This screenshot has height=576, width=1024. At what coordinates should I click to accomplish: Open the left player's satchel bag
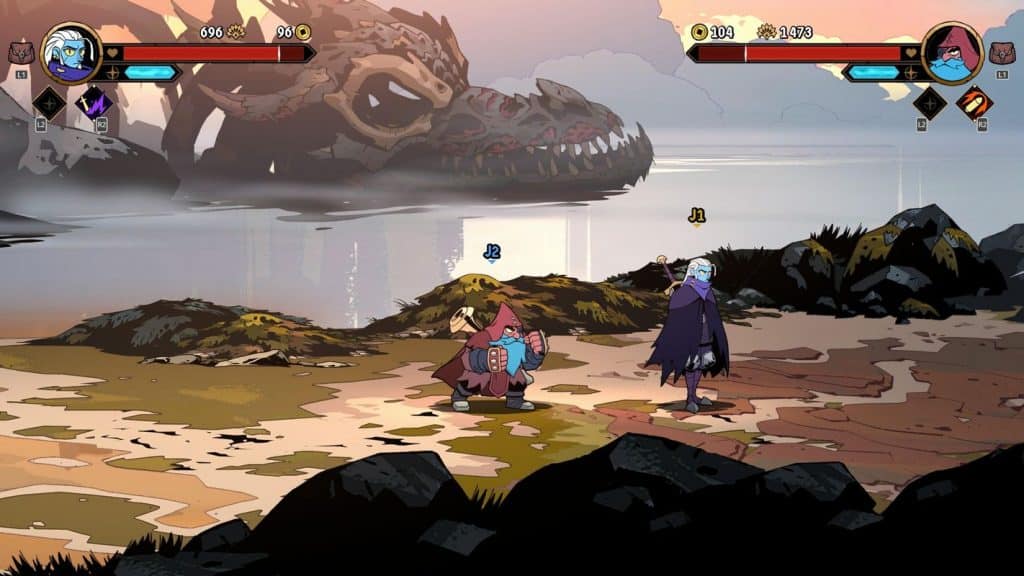click(21, 52)
